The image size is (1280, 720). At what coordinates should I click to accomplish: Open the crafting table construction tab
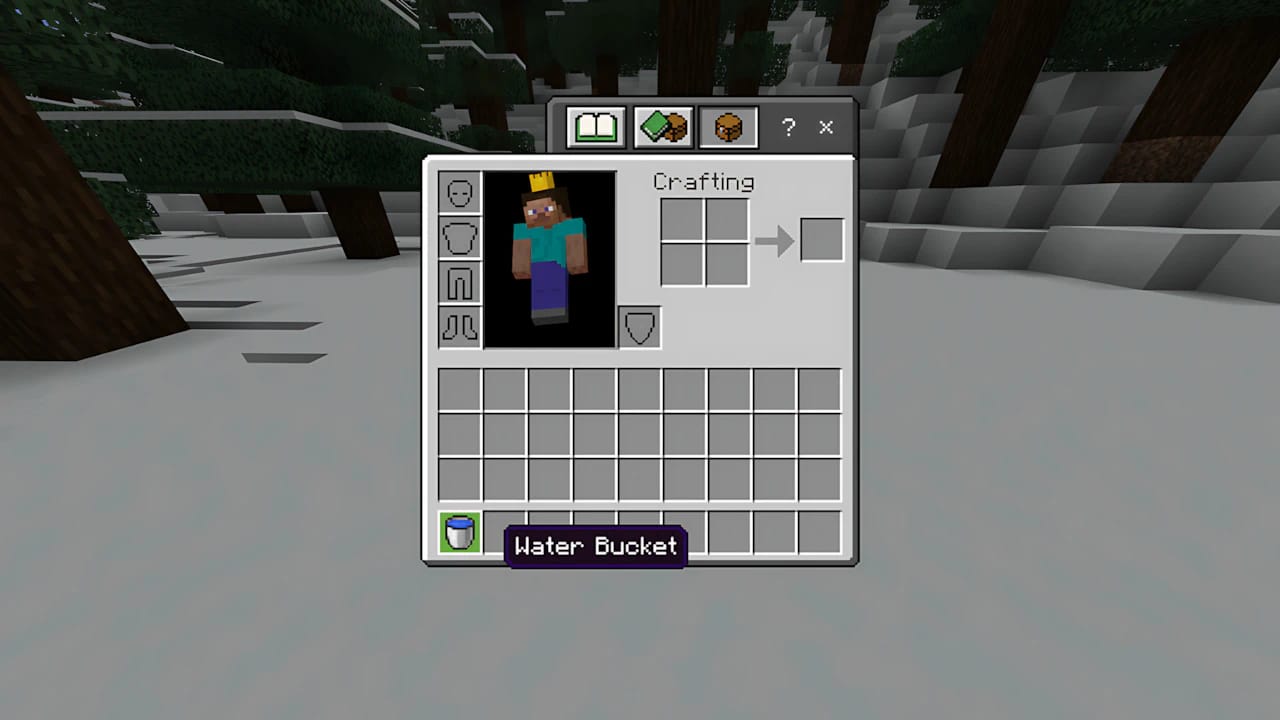point(727,127)
